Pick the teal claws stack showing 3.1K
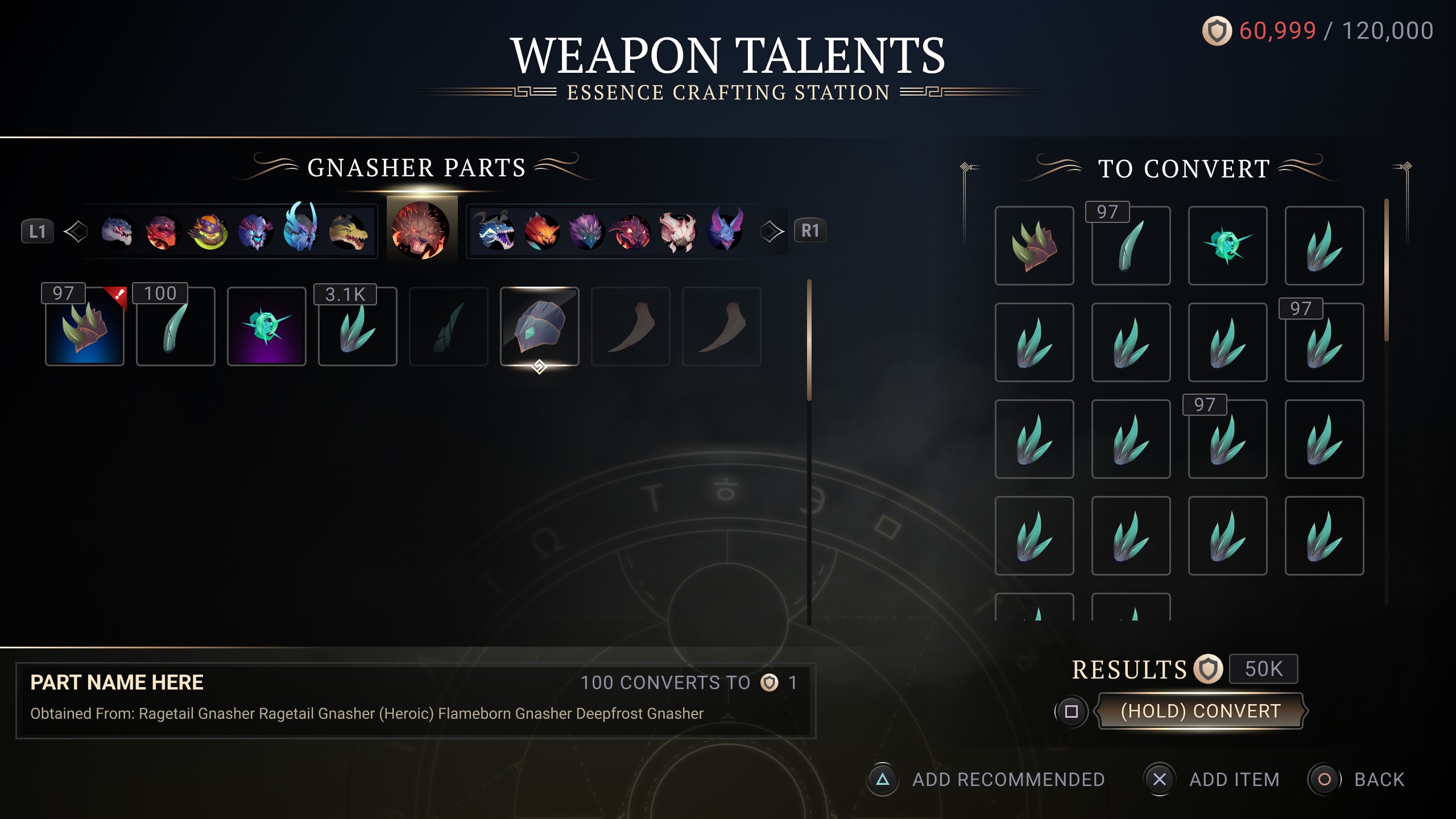Viewport: 1456px width, 819px height. (x=358, y=326)
